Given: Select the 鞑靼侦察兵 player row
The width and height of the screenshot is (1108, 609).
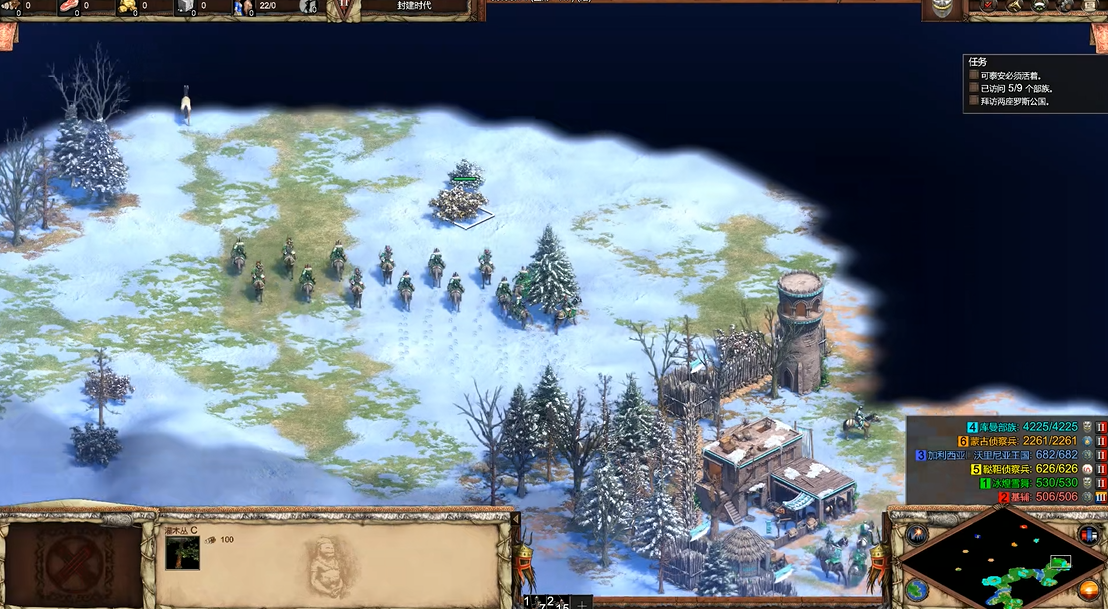Looking at the screenshot, I should (x=1020, y=469).
